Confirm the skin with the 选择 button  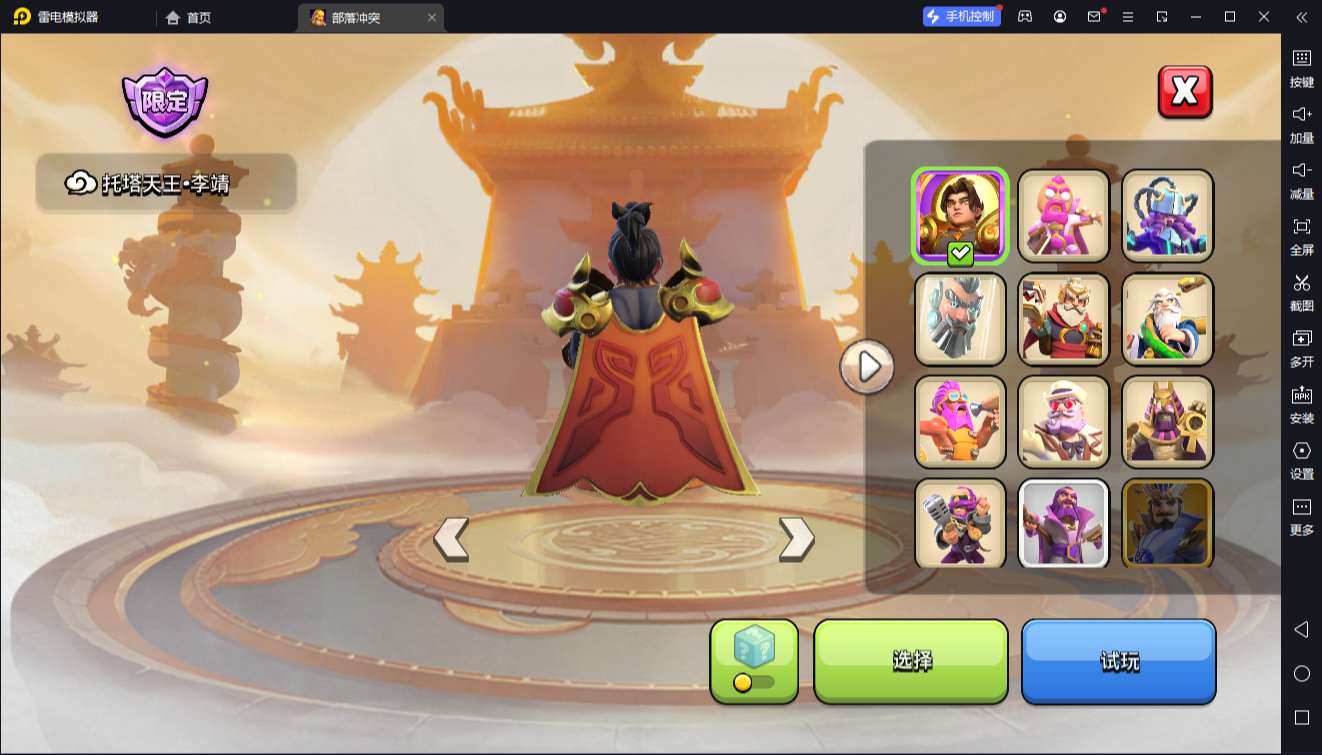(x=911, y=661)
